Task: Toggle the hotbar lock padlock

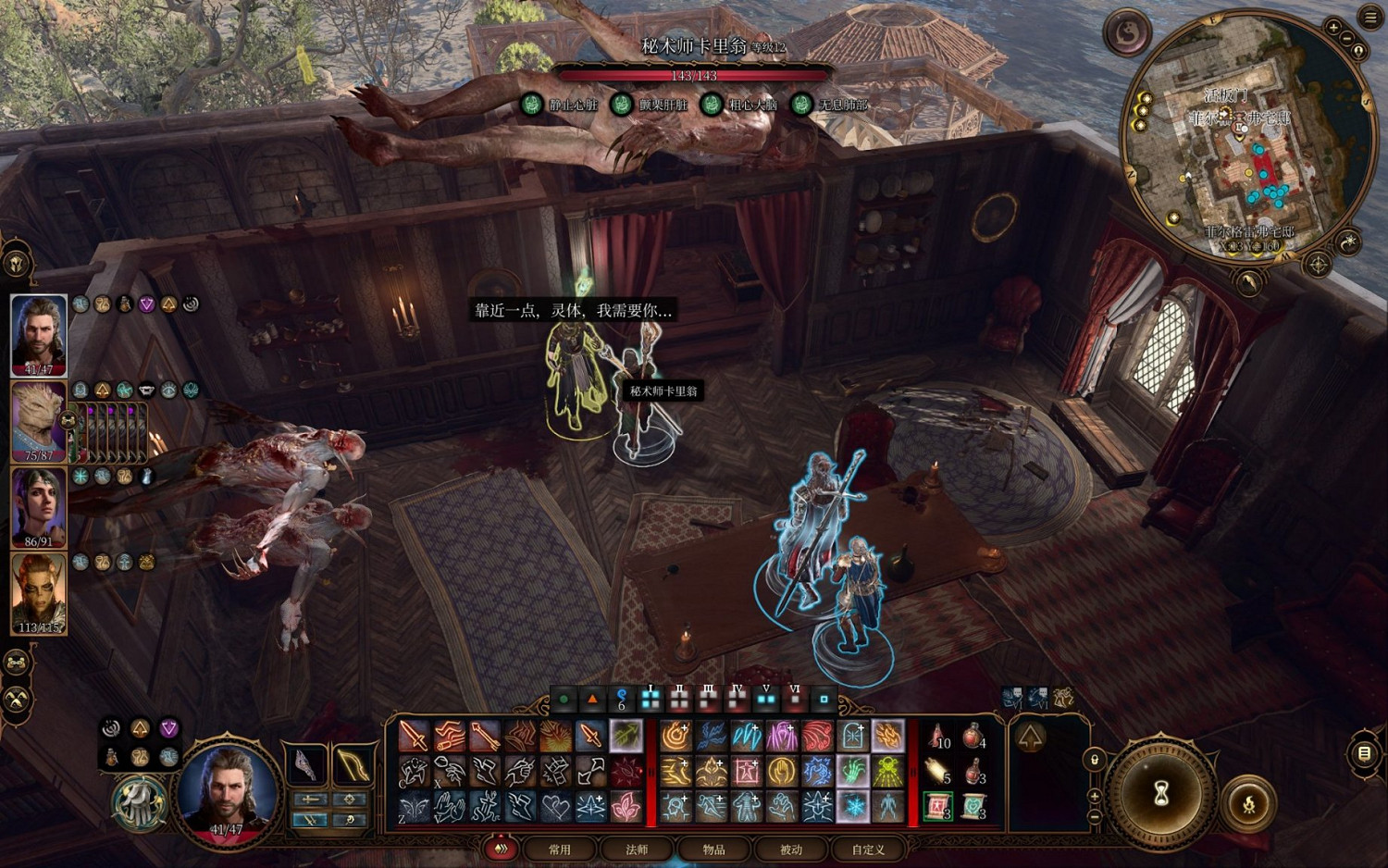Action: coord(1095,760)
